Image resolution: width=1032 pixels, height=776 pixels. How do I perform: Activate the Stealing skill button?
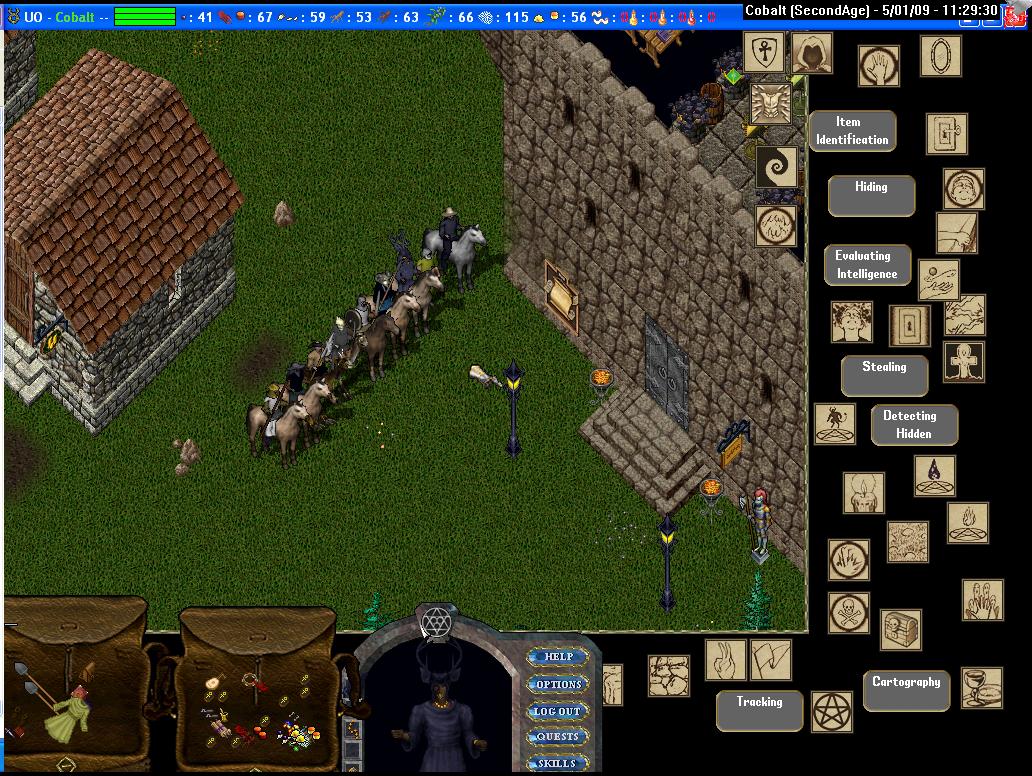(x=884, y=375)
